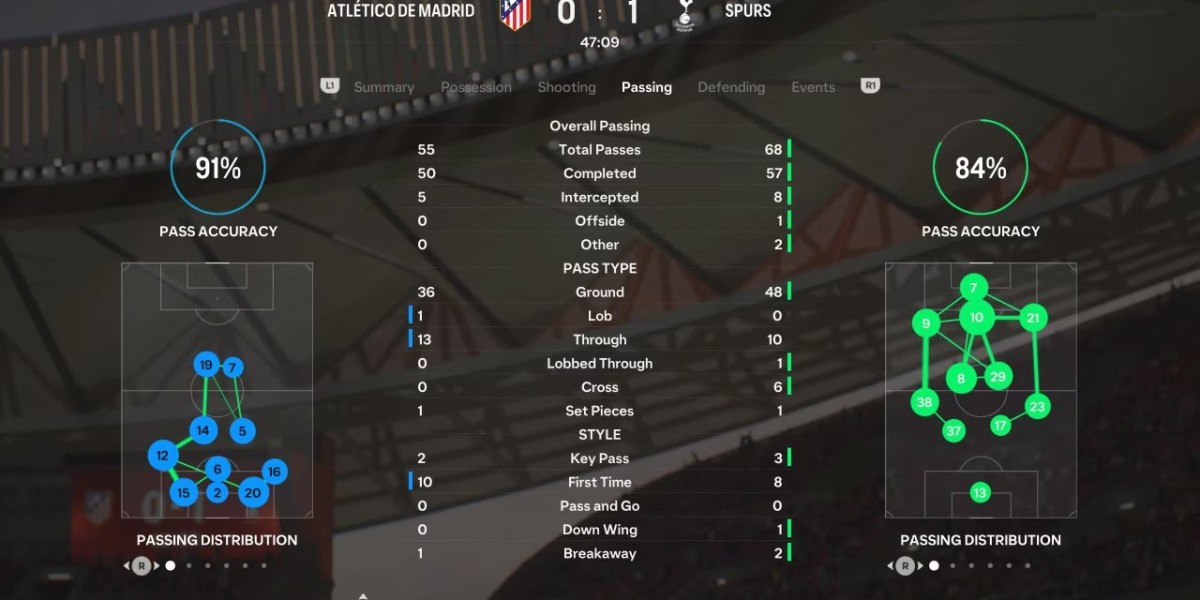
Task: Pick Spurs player 38 on the map
Action: pos(924,403)
